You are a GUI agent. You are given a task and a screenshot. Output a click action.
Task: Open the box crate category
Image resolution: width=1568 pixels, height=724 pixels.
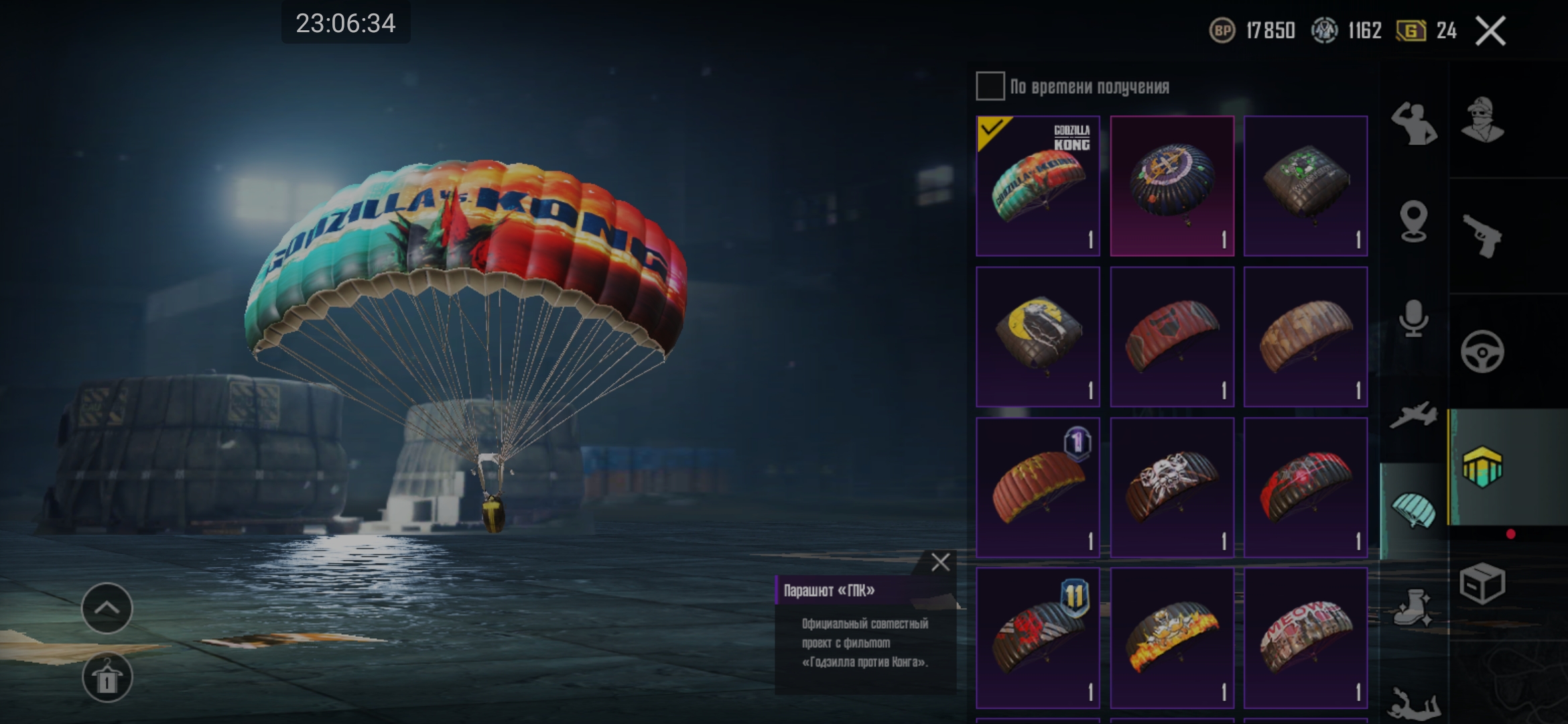coord(1482,583)
